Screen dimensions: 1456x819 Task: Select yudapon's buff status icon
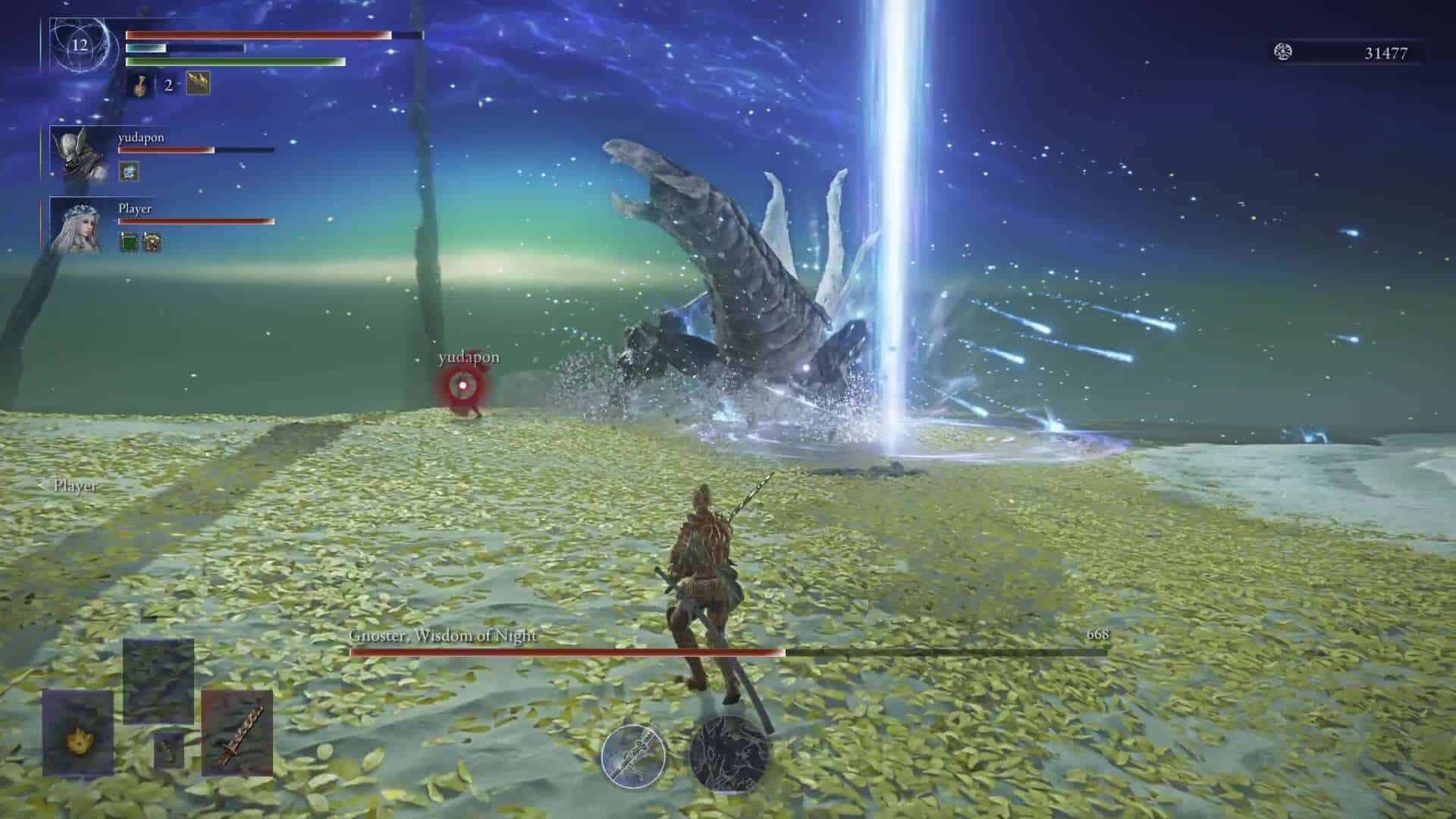(x=129, y=173)
